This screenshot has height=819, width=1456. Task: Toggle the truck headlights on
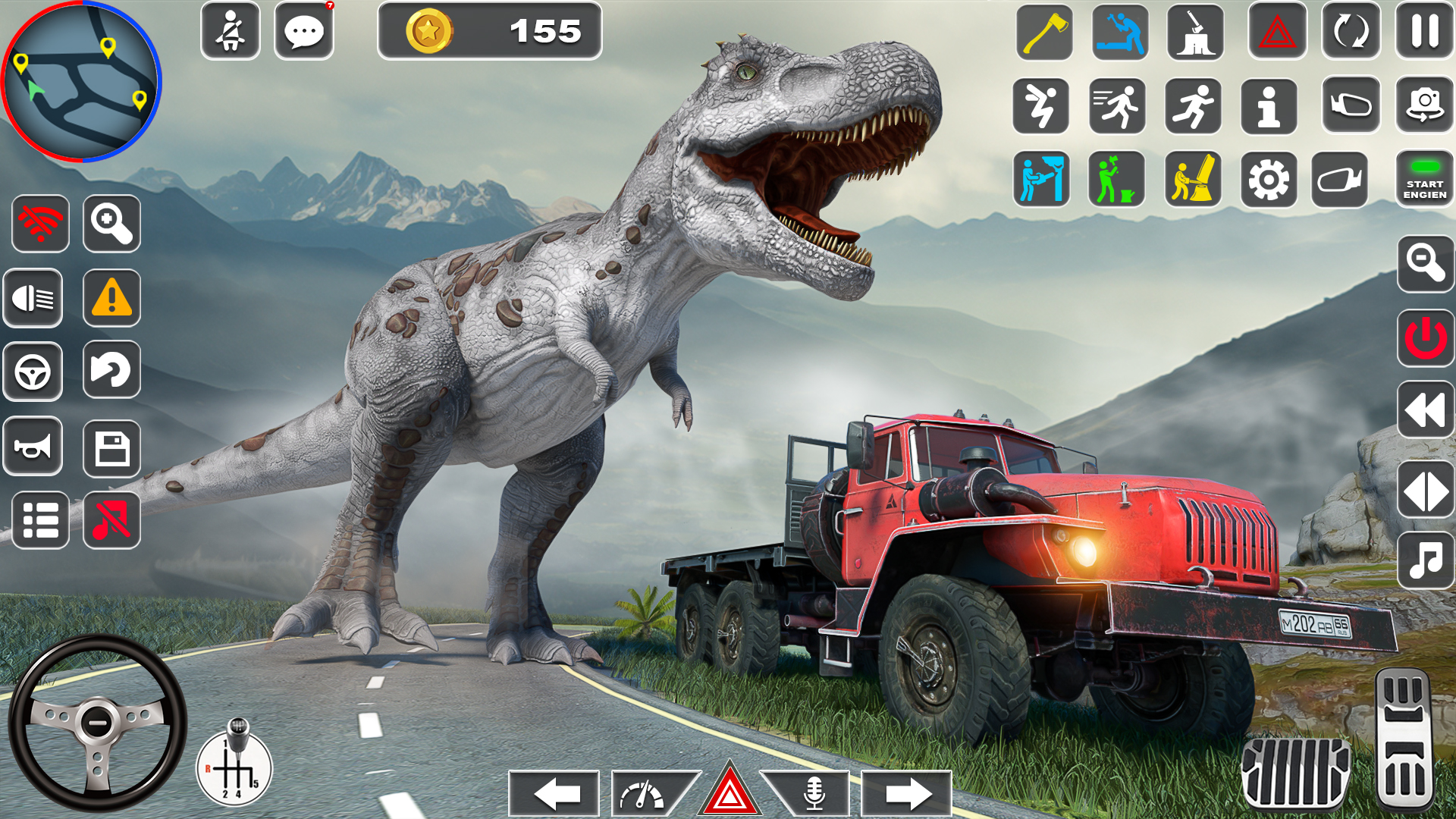tap(33, 298)
